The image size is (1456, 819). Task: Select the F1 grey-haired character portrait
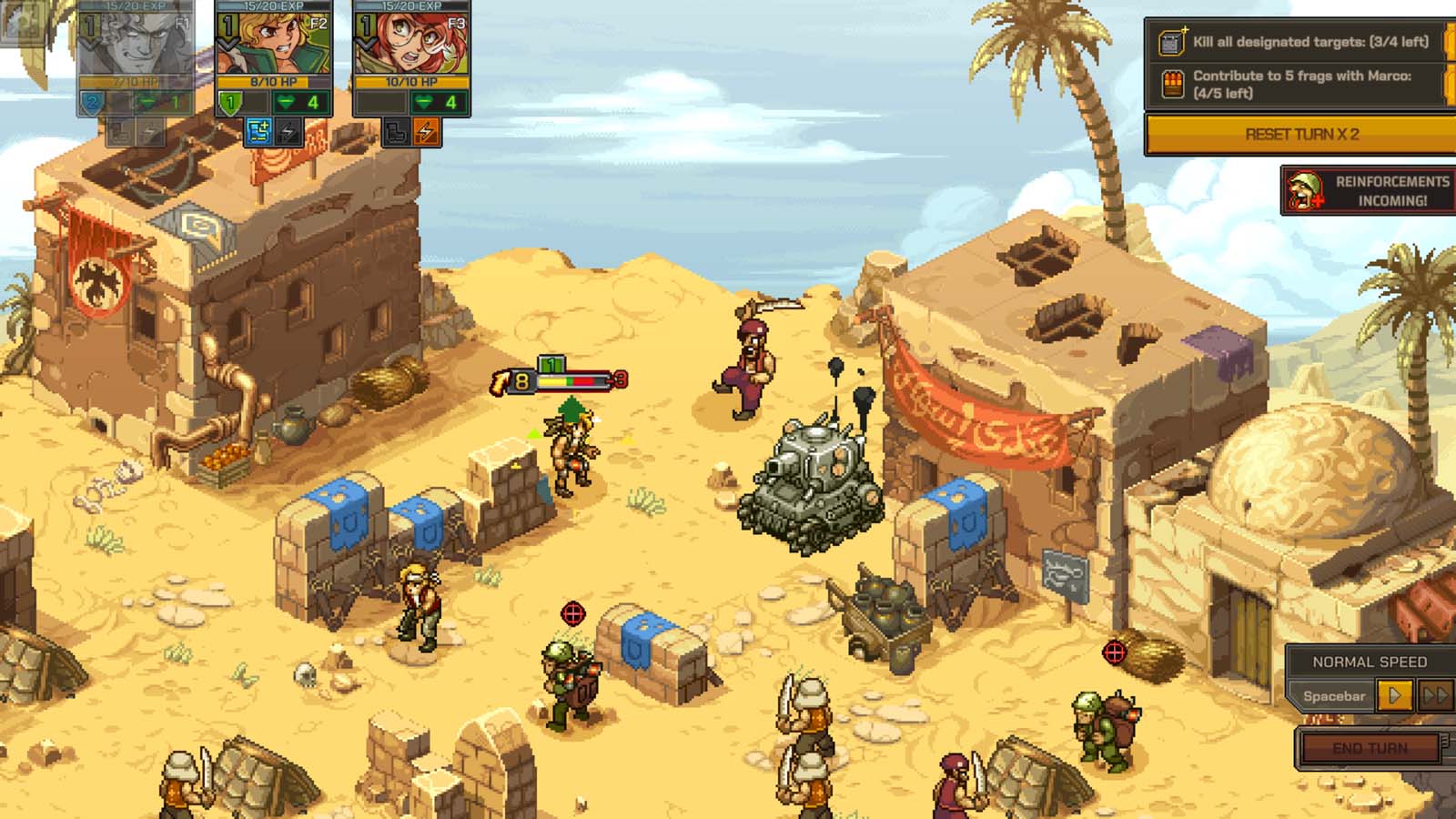coord(136,41)
